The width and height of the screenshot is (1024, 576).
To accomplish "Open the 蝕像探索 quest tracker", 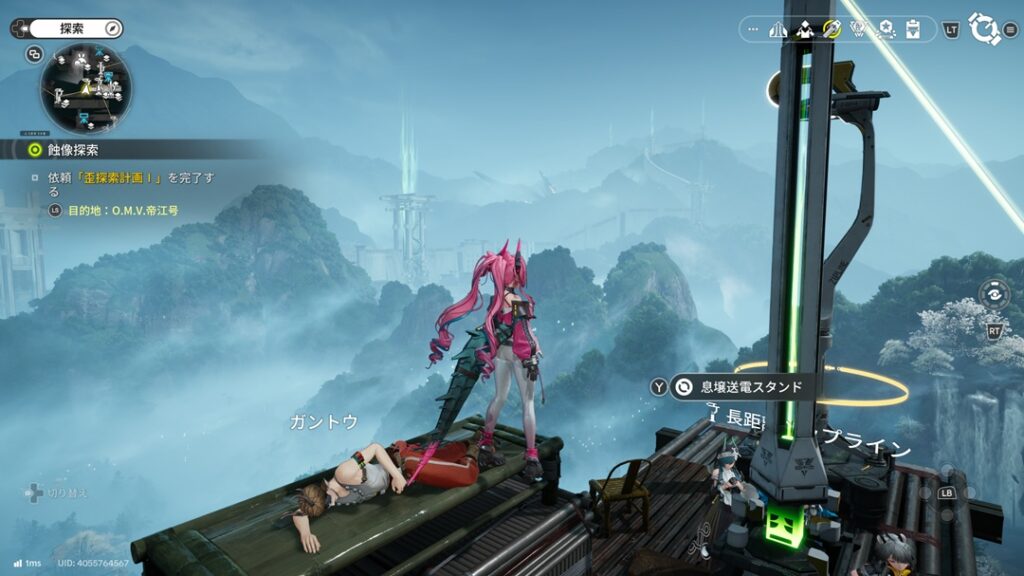I will coord(70,150).
